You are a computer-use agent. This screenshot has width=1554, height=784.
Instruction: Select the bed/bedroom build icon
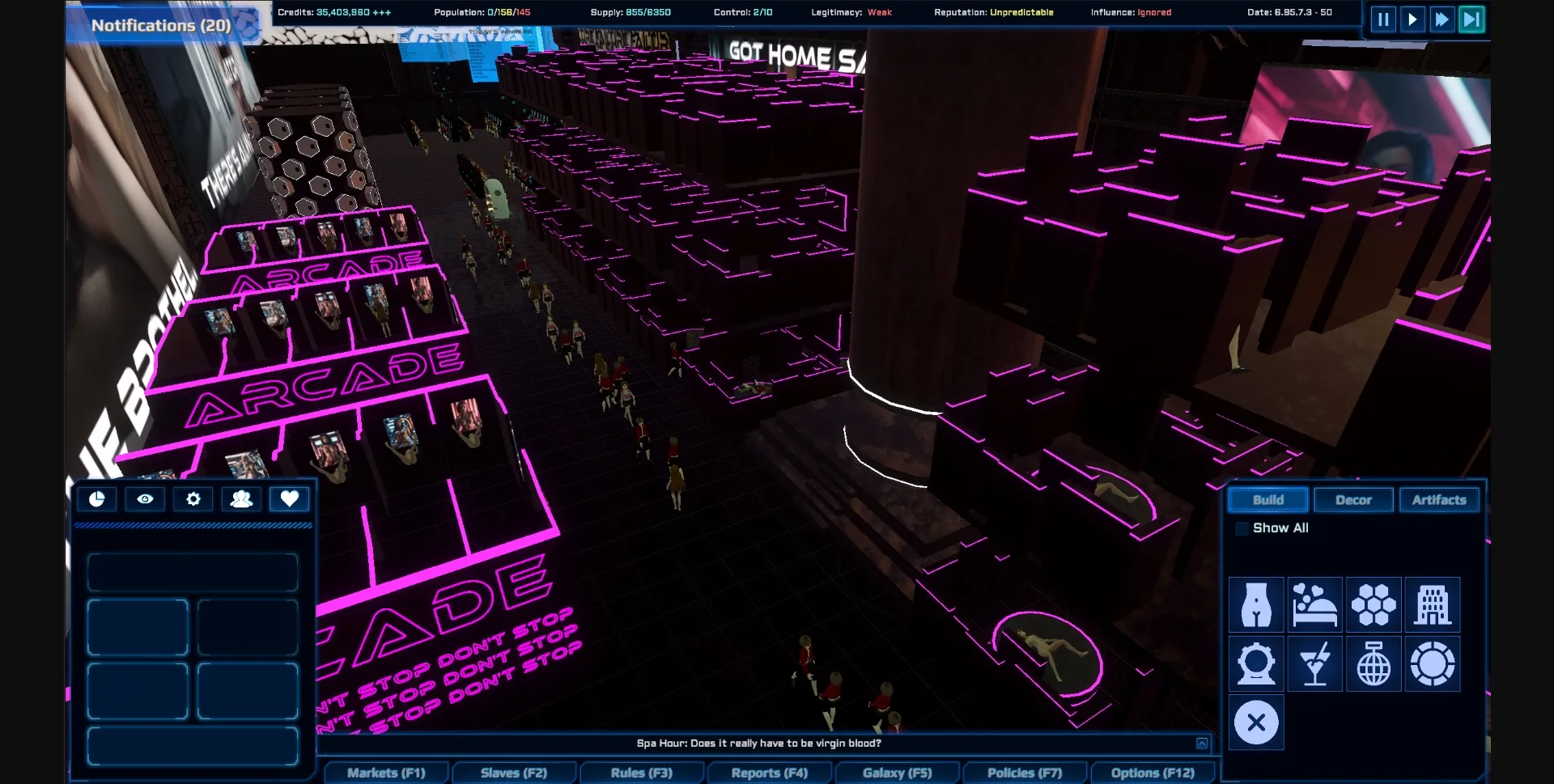1314,605
